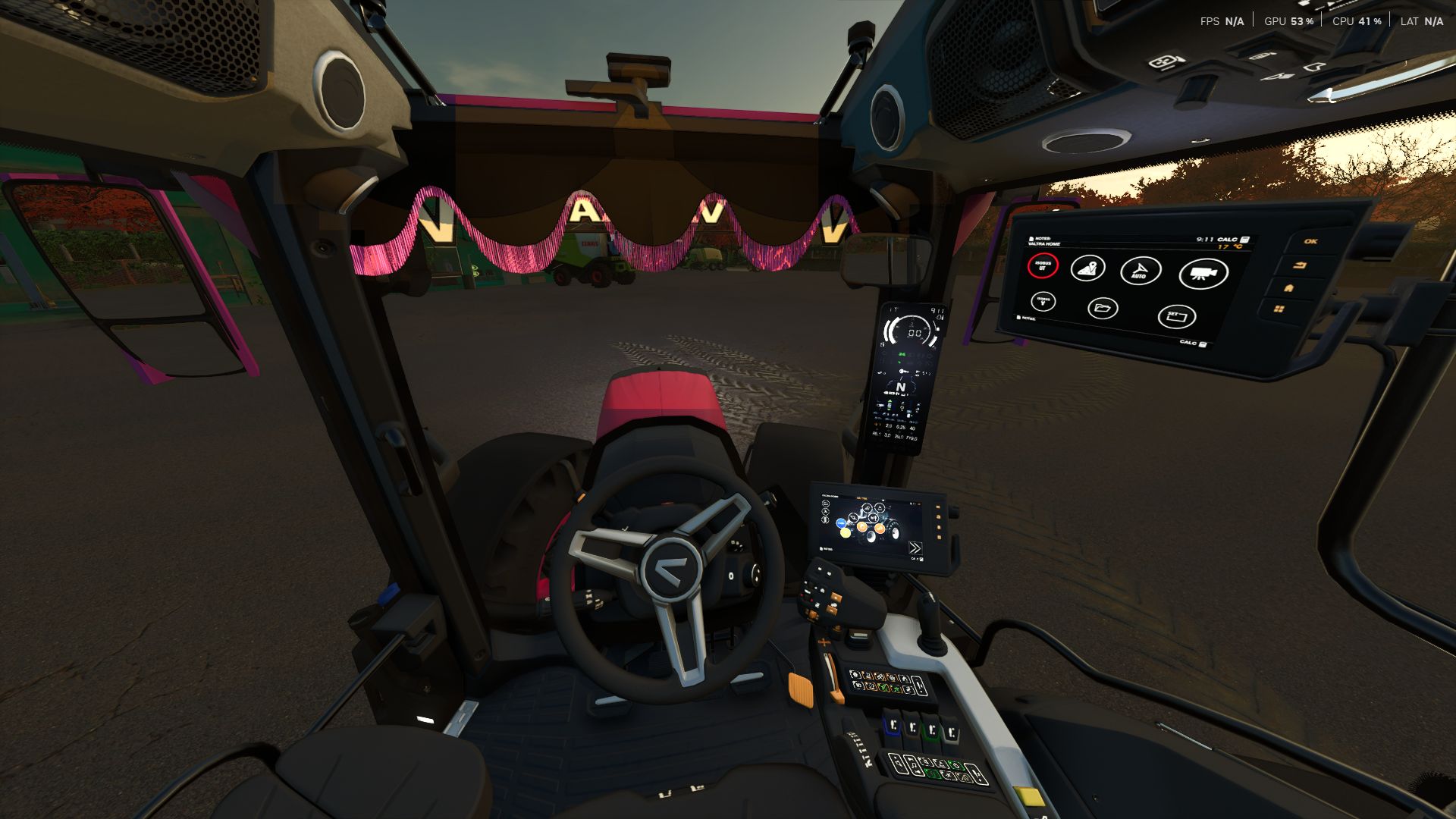Select the camera view icon
This screenshot has width=1456, height=819.
coord(1203,274)
